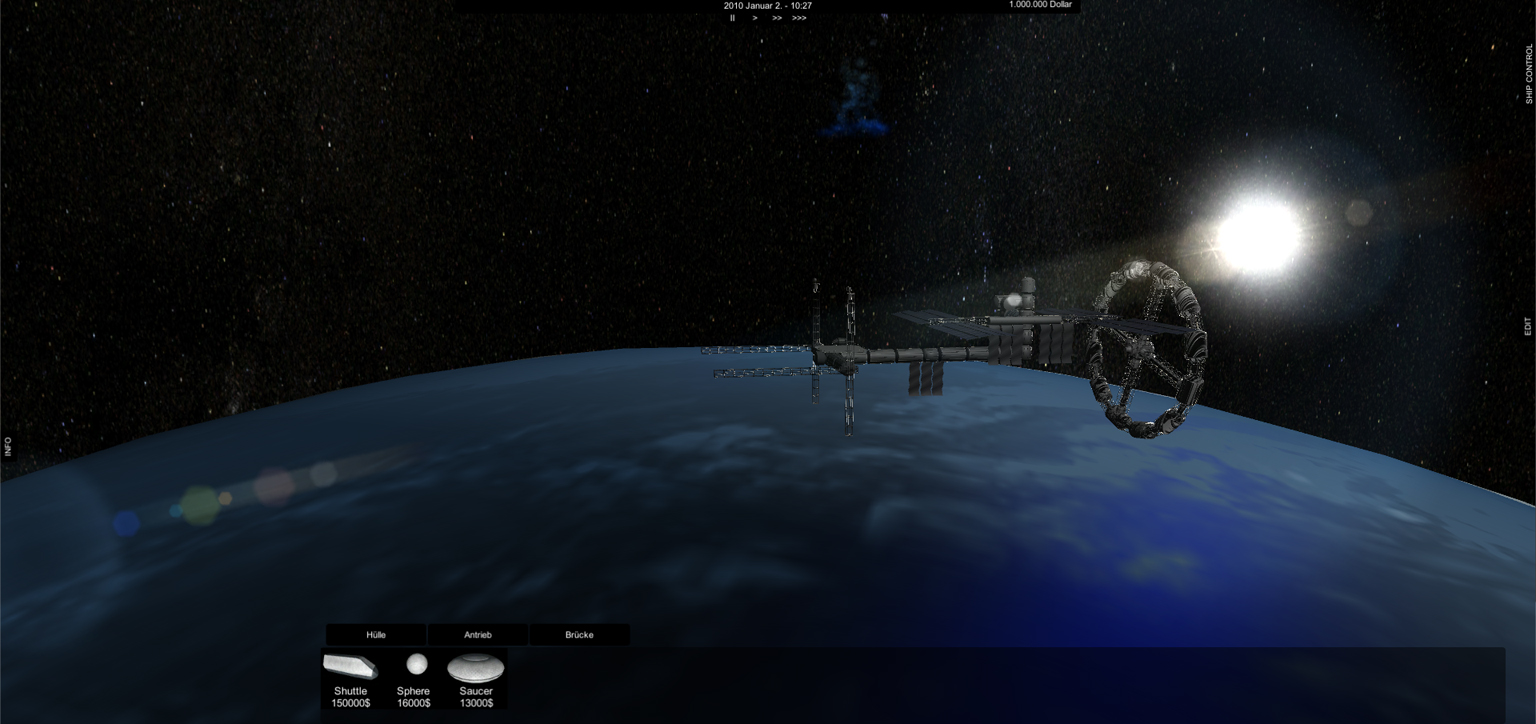
Task: Expand the Info side panel
Action: coord(8,446)
